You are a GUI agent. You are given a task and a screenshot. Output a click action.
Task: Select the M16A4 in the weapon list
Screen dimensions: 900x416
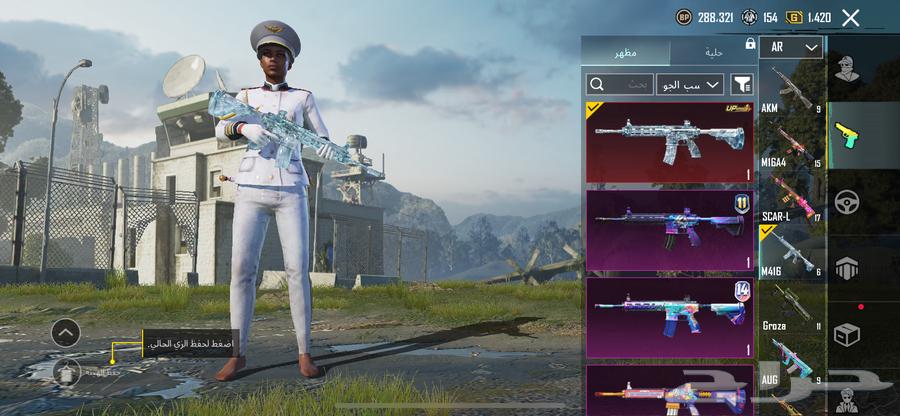(x=792, y=145)
